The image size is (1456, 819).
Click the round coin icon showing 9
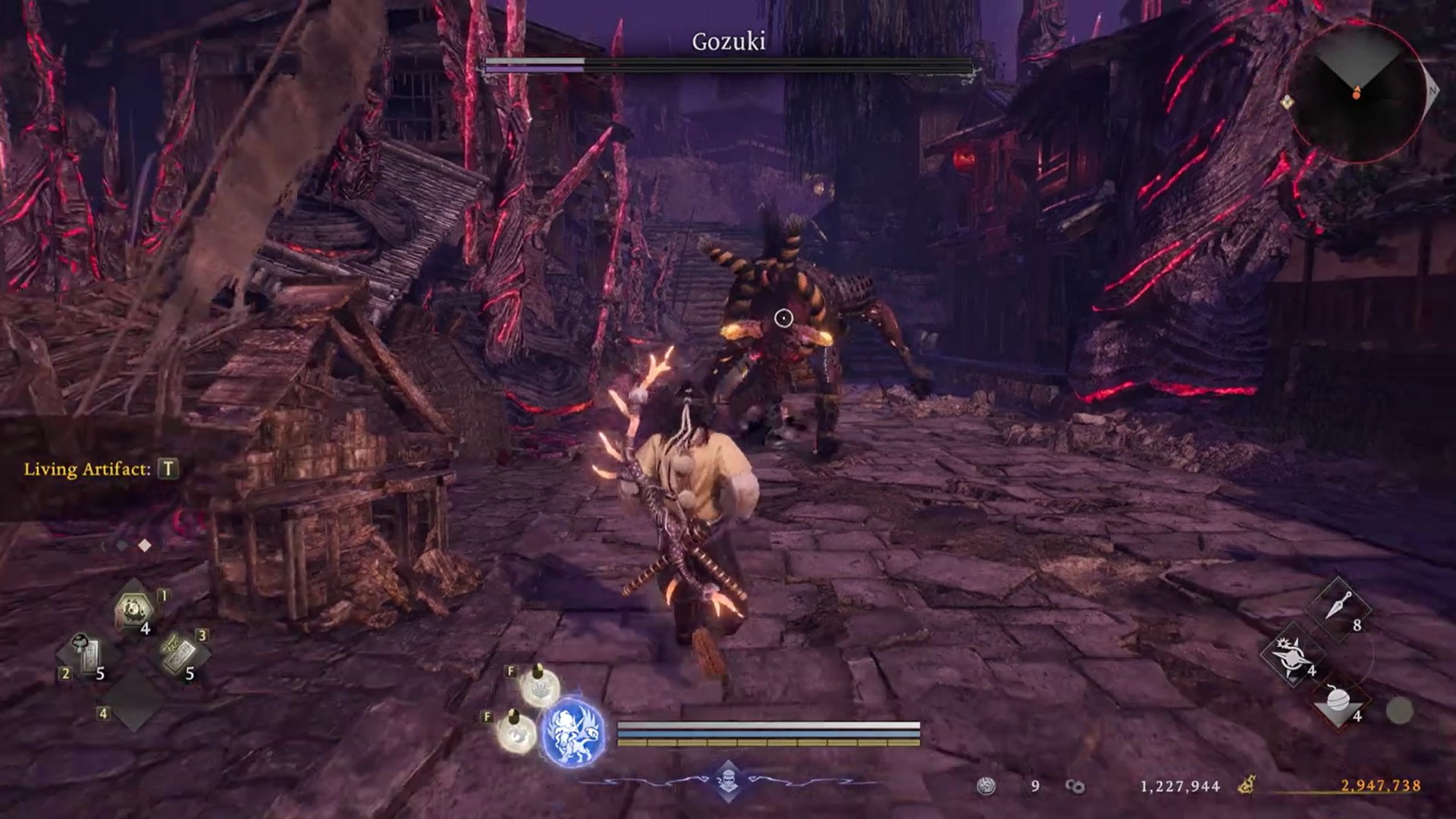coord(985,785)
